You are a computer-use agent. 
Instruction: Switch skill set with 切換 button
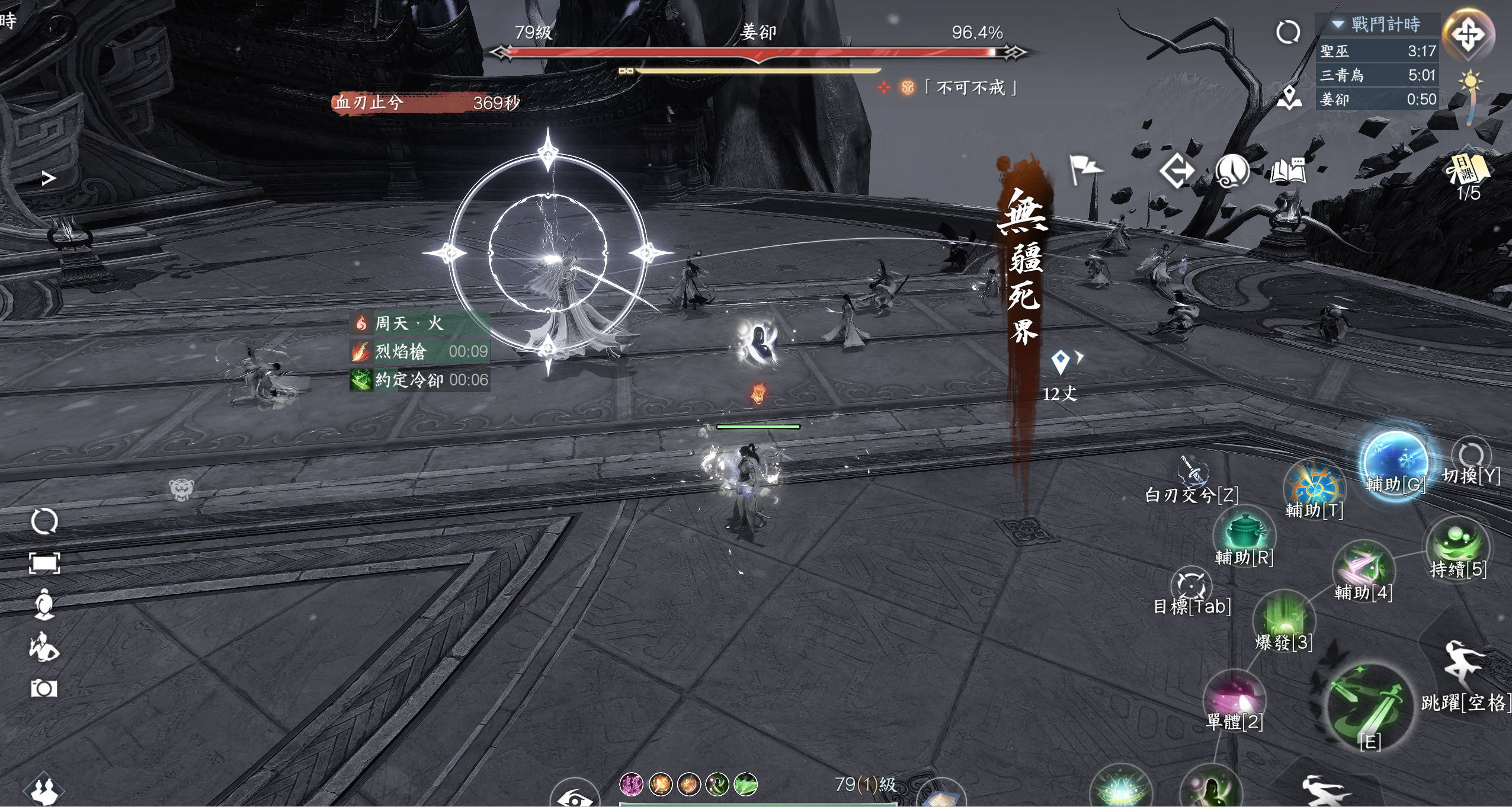[x=1471, y=456]
